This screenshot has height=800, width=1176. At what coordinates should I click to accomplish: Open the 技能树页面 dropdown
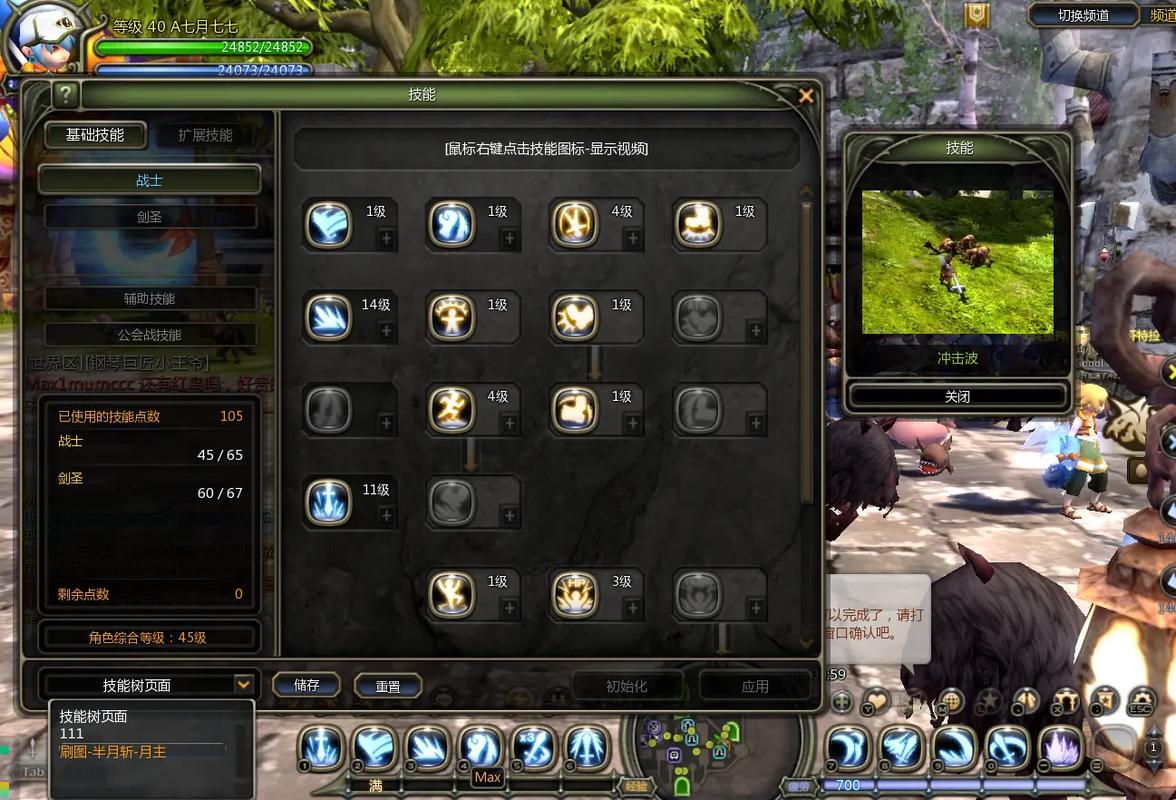click(243, 684)
